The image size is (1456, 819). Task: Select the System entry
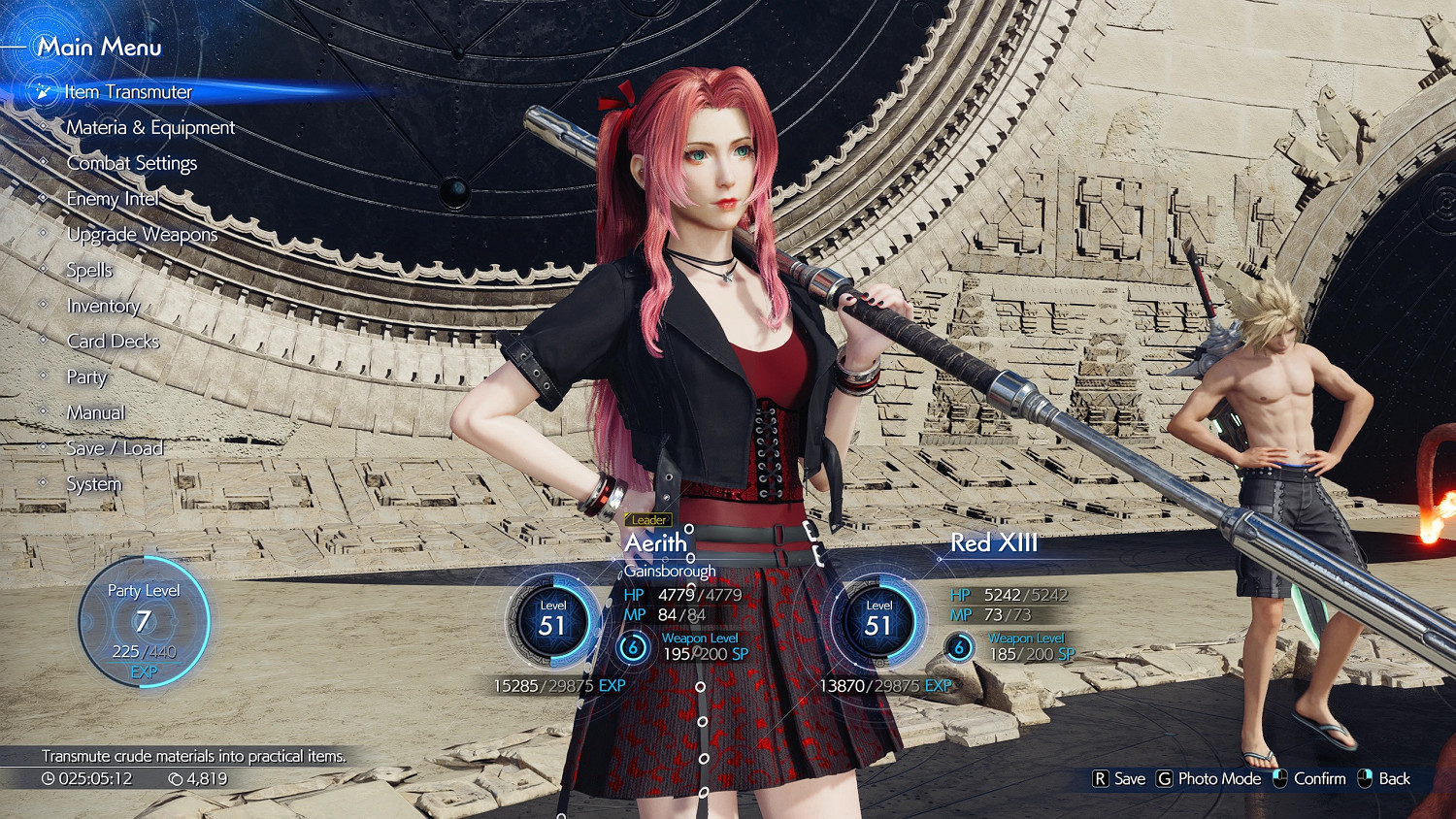94,484
